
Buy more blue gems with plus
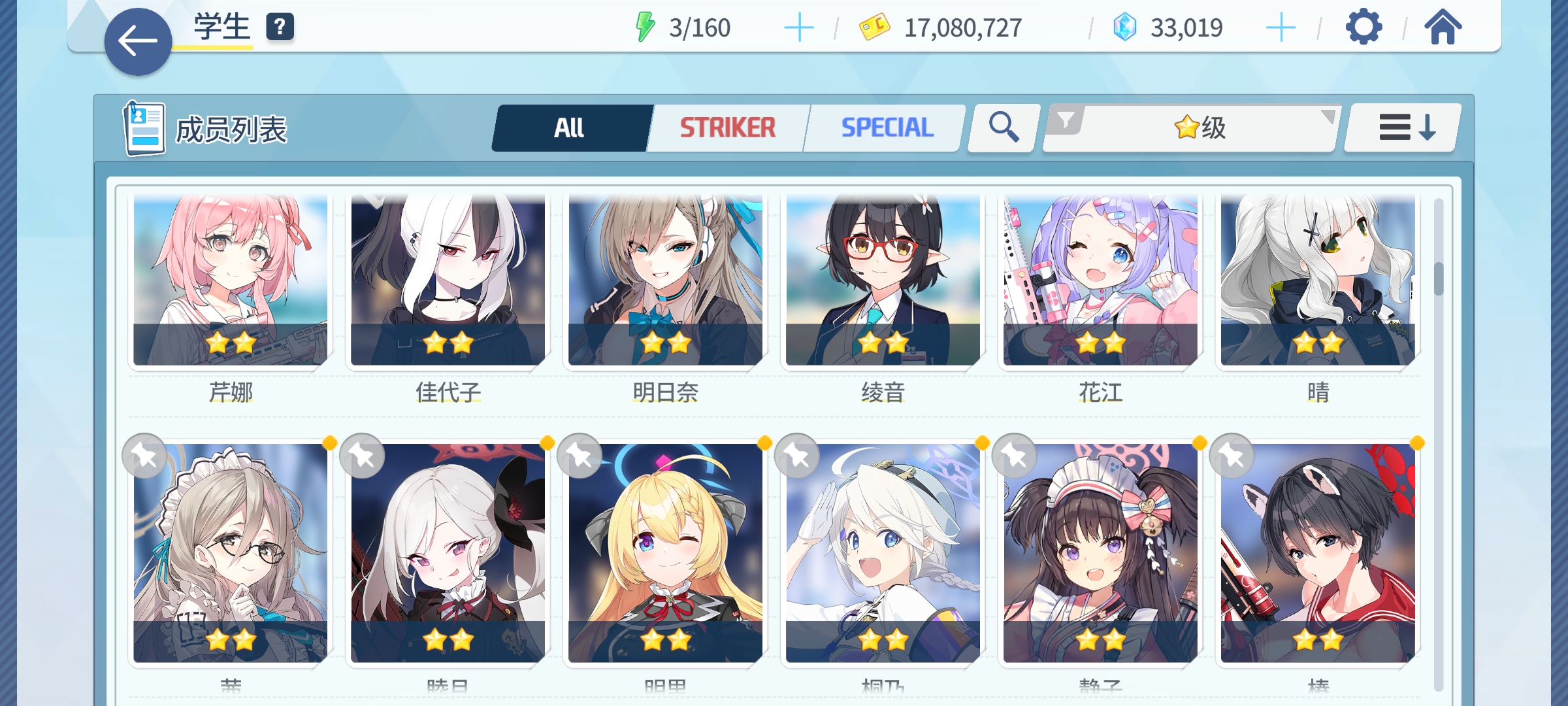point(1281,28)
